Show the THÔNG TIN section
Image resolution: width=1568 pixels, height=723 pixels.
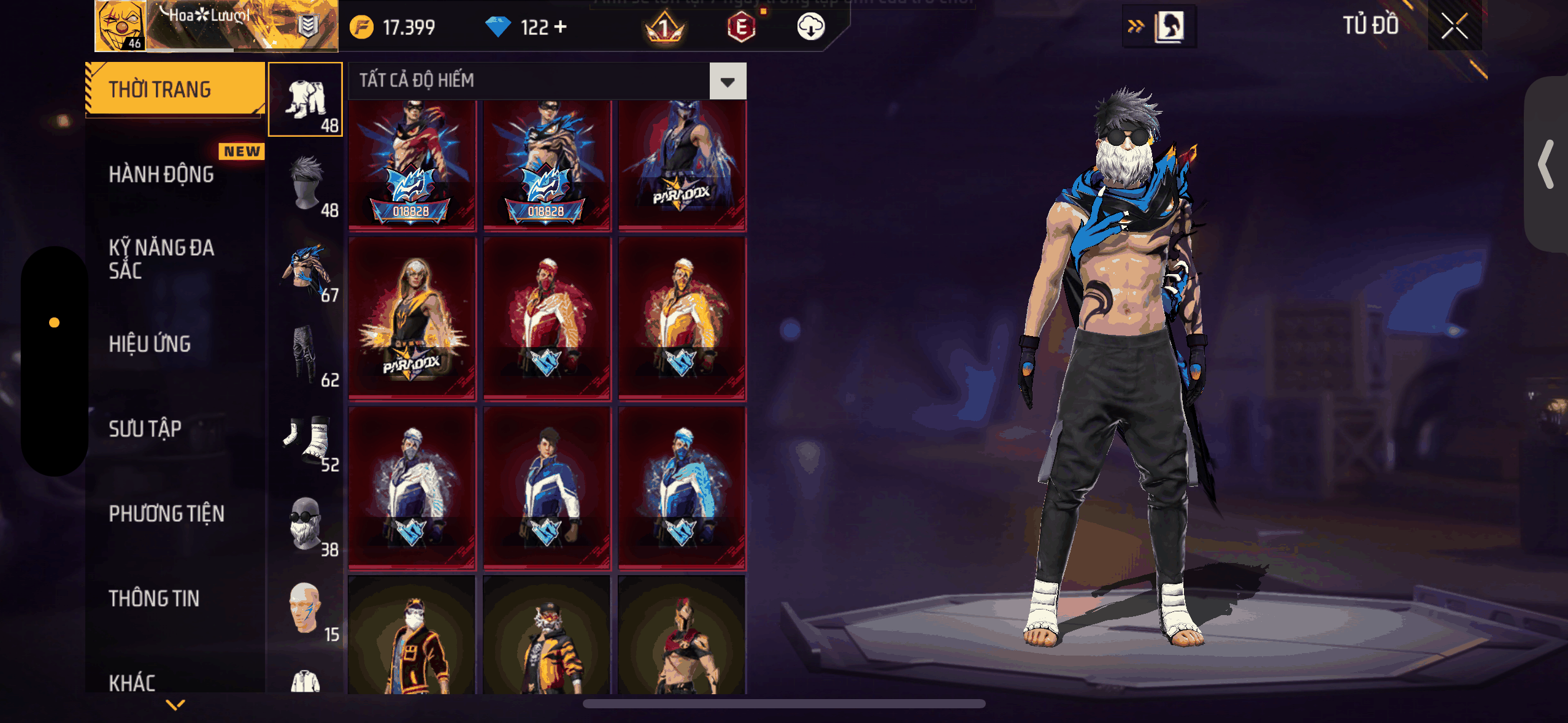pos(154,599)
